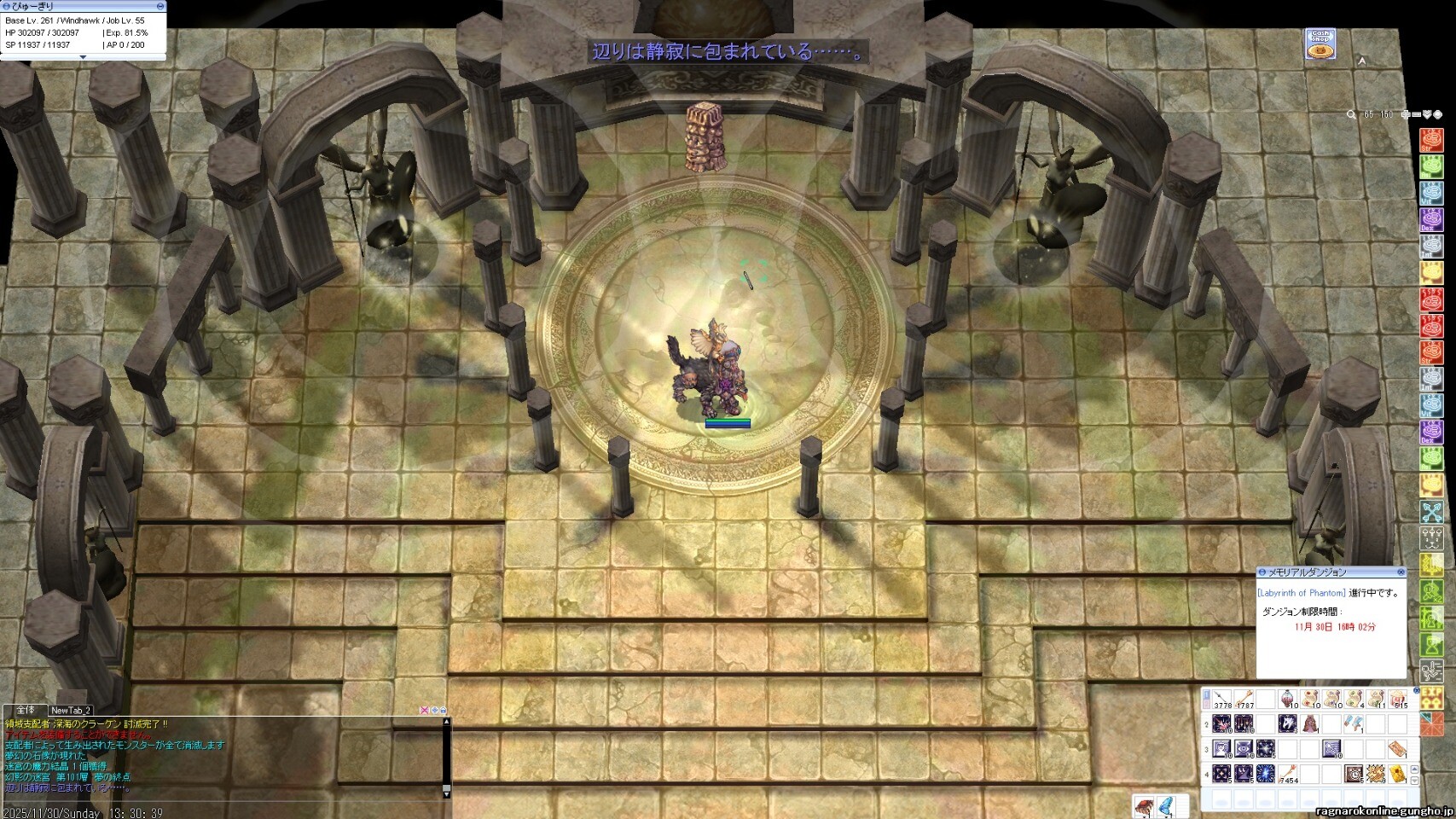This screenshot has height=819, width=1456.
Task: Click the hotbar page-down arrow
Action: (x=1416, y=781)
